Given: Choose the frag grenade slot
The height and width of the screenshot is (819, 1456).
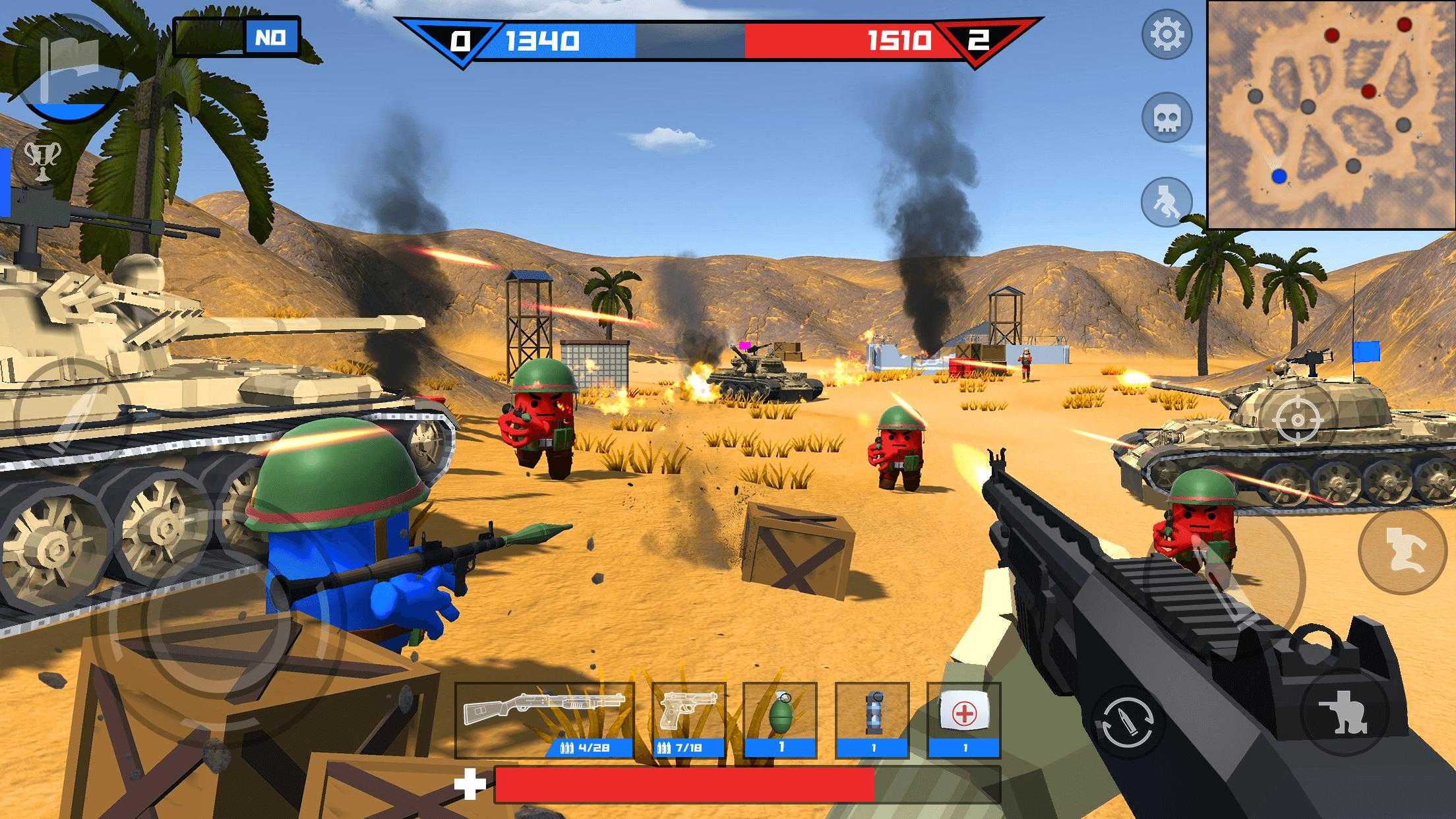Looking at the screenshot, I should coord(780,719).
